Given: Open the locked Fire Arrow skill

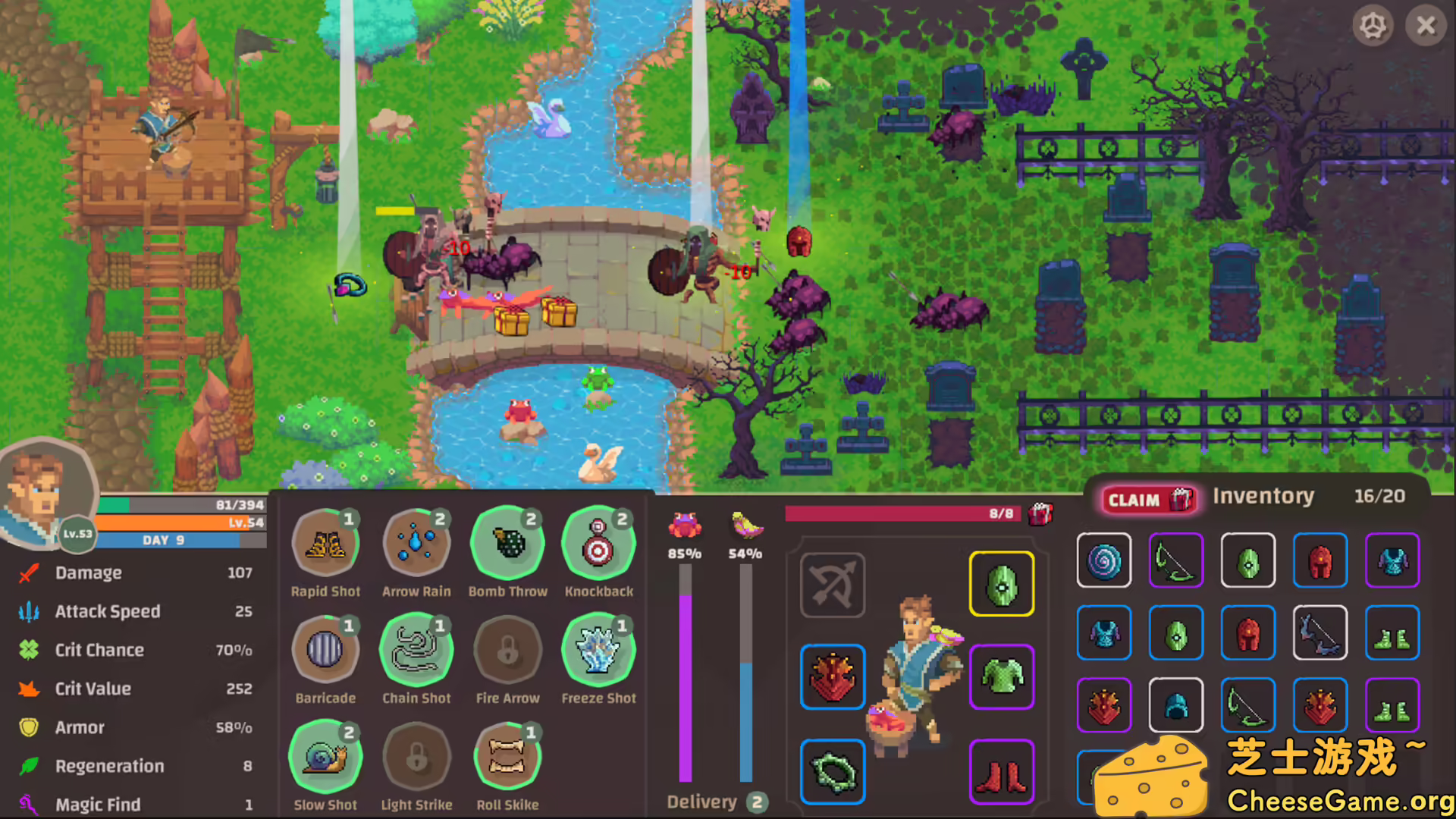Looking at the screenshot, I should click(507, 648).
